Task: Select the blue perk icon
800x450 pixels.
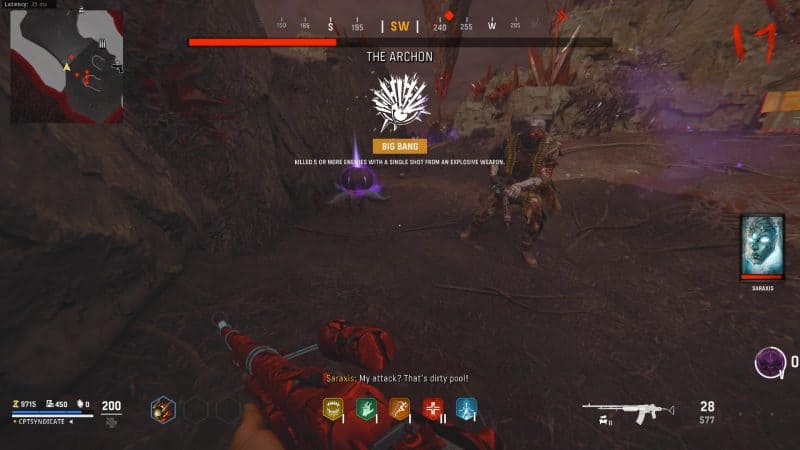Action: [466, 408]
